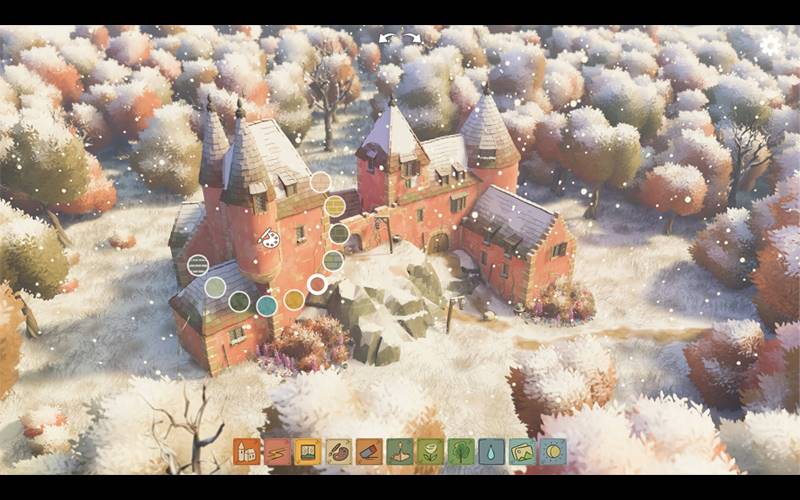Apply the pale pink brick swatch
800x500 pixels.
(320, 182)
